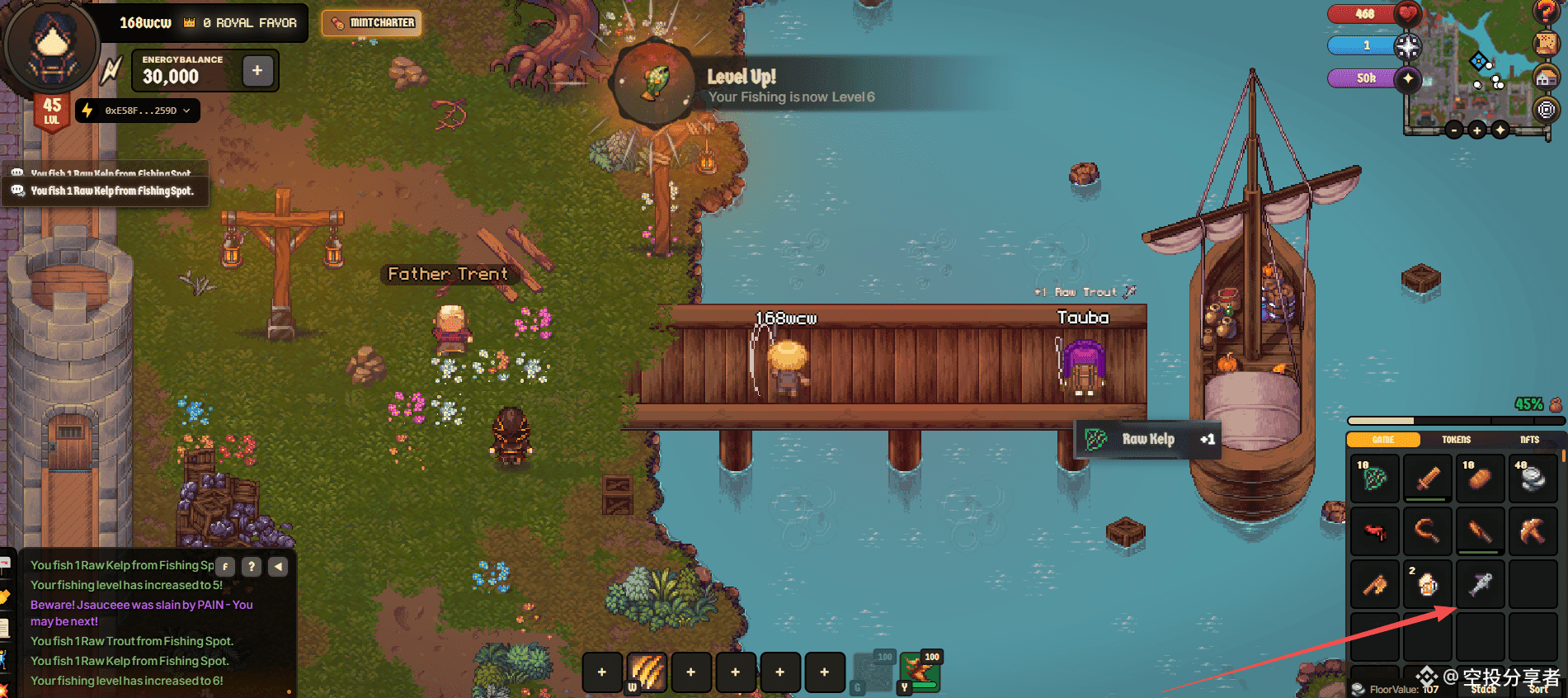Add energy with the plus button
The image size is (1568, 698).
257,71
